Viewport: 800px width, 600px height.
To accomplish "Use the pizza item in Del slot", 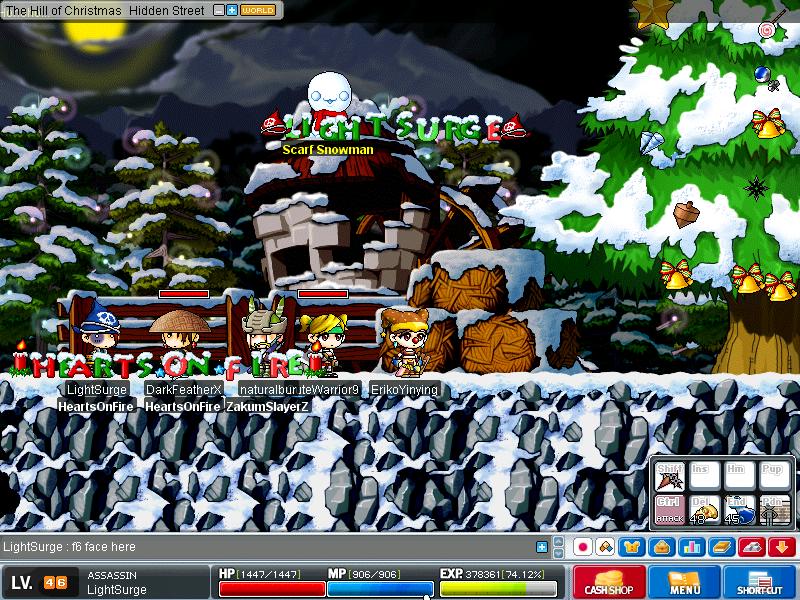I will point(703,509).
